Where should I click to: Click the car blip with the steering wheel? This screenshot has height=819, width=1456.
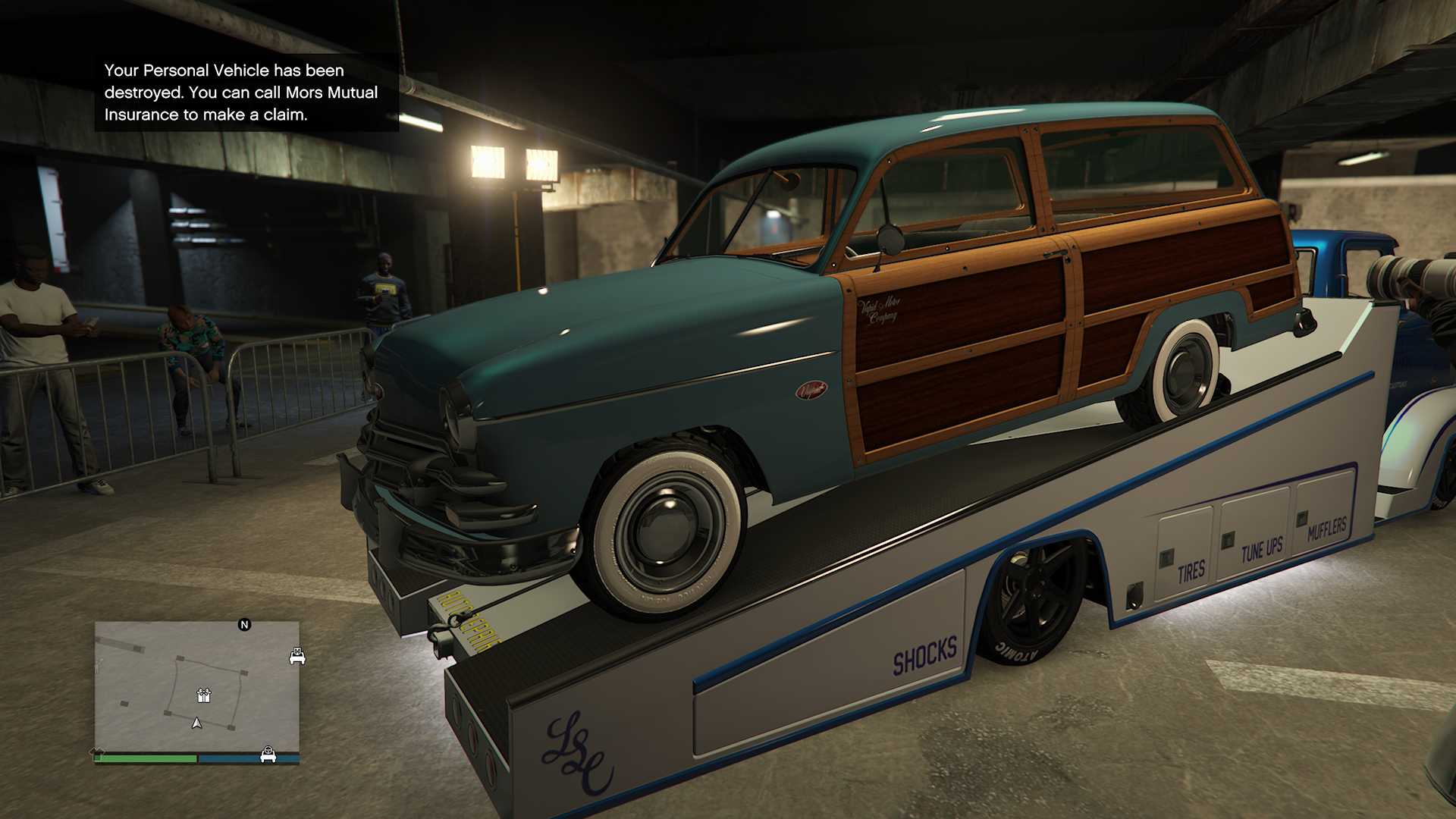coord(268,755)
